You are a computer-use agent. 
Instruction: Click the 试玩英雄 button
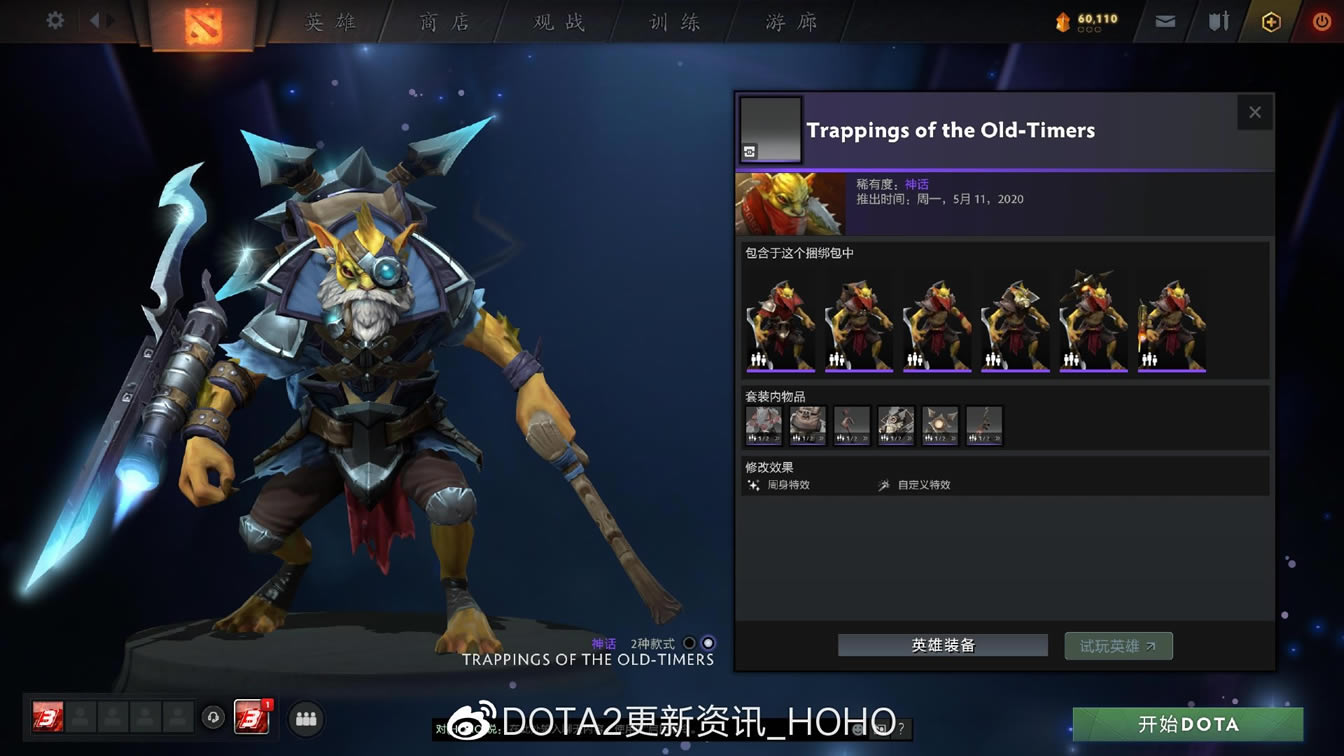tap(1118, 645)
